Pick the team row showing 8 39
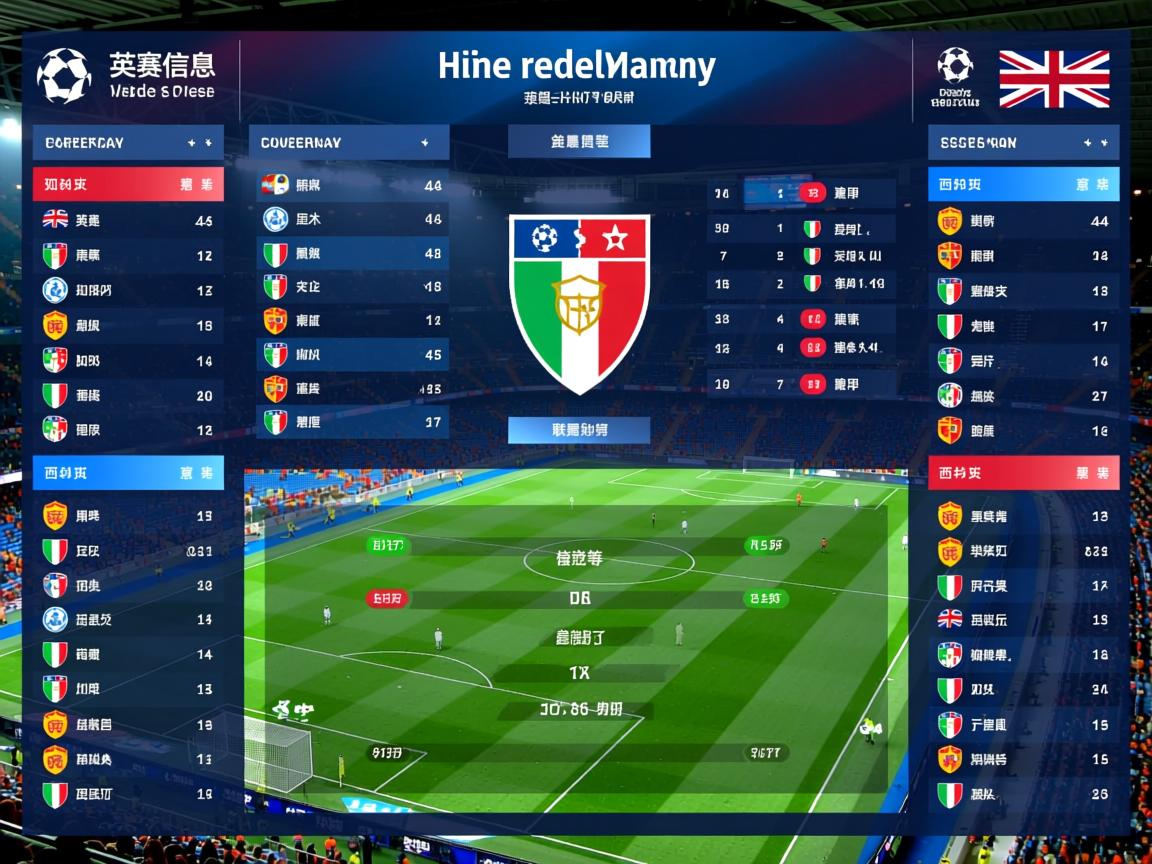The image size is (1152, 864). tap(1023, 551)
